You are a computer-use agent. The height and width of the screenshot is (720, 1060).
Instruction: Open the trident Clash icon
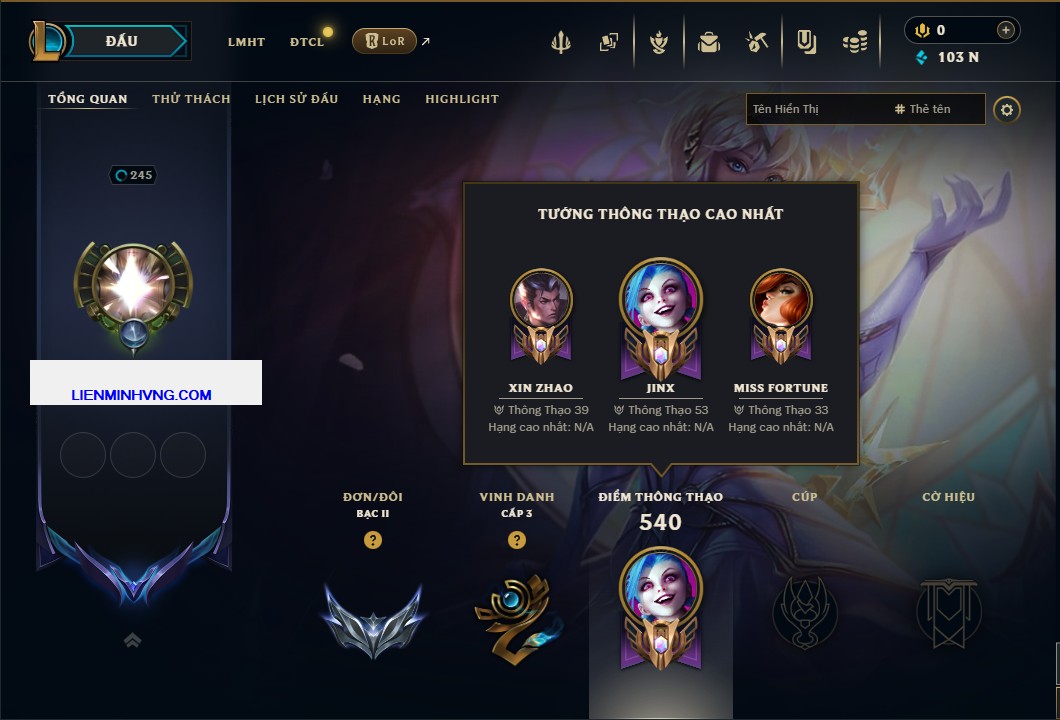point(561,42)
